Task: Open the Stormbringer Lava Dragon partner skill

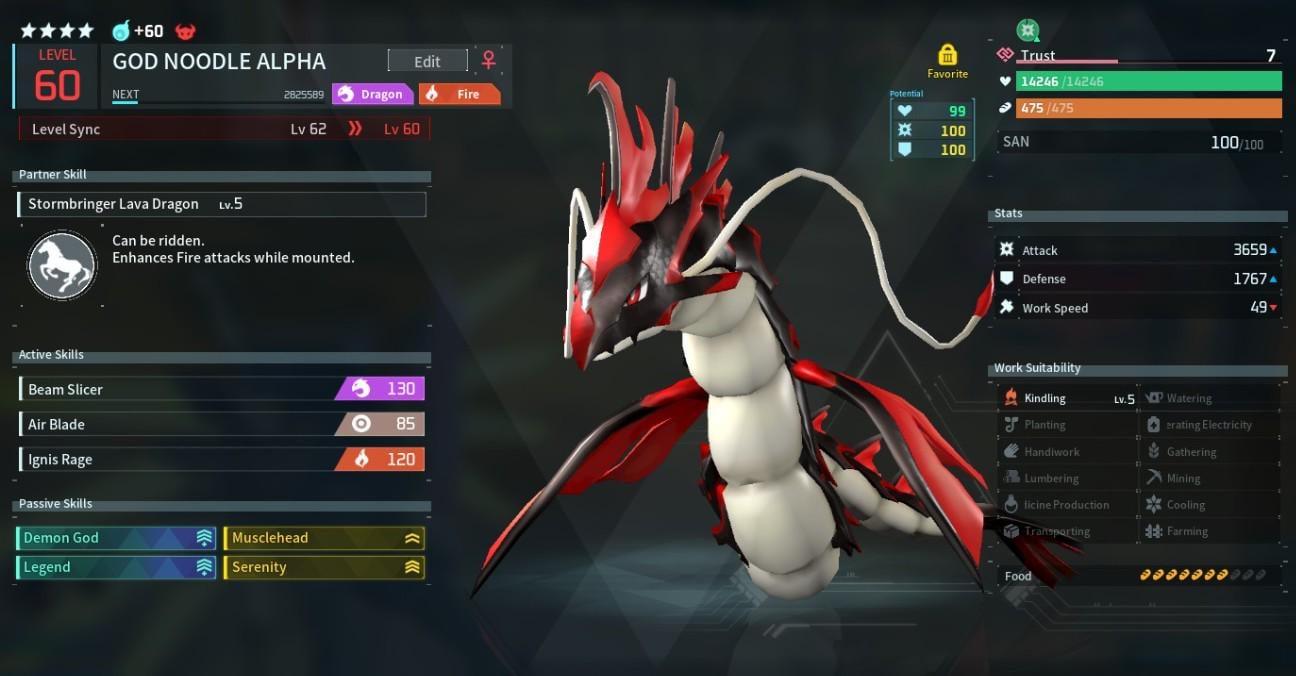Action: point(222,204)
